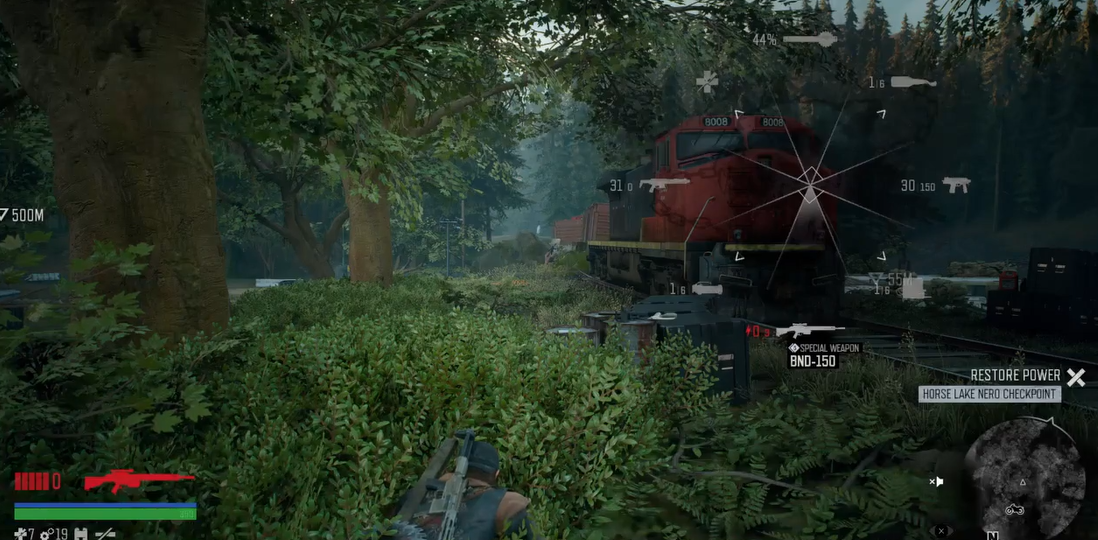1098x540 pixels.
Task: Click the mute speaker icon beside the minimap
Action: 936,482
